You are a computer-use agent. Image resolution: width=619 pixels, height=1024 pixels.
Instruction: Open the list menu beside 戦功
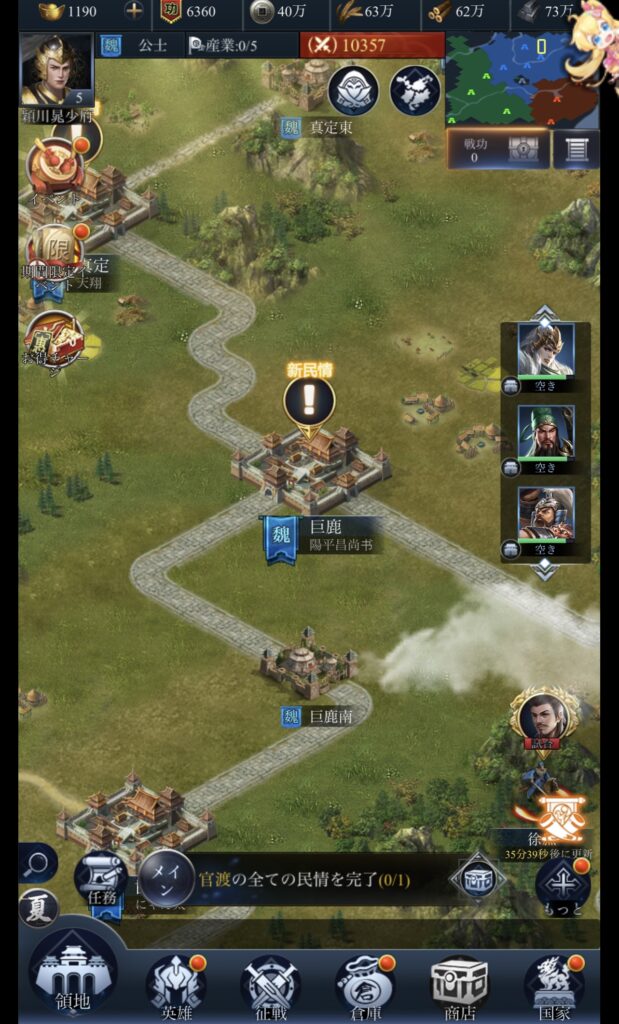click(x=576, y=149)
